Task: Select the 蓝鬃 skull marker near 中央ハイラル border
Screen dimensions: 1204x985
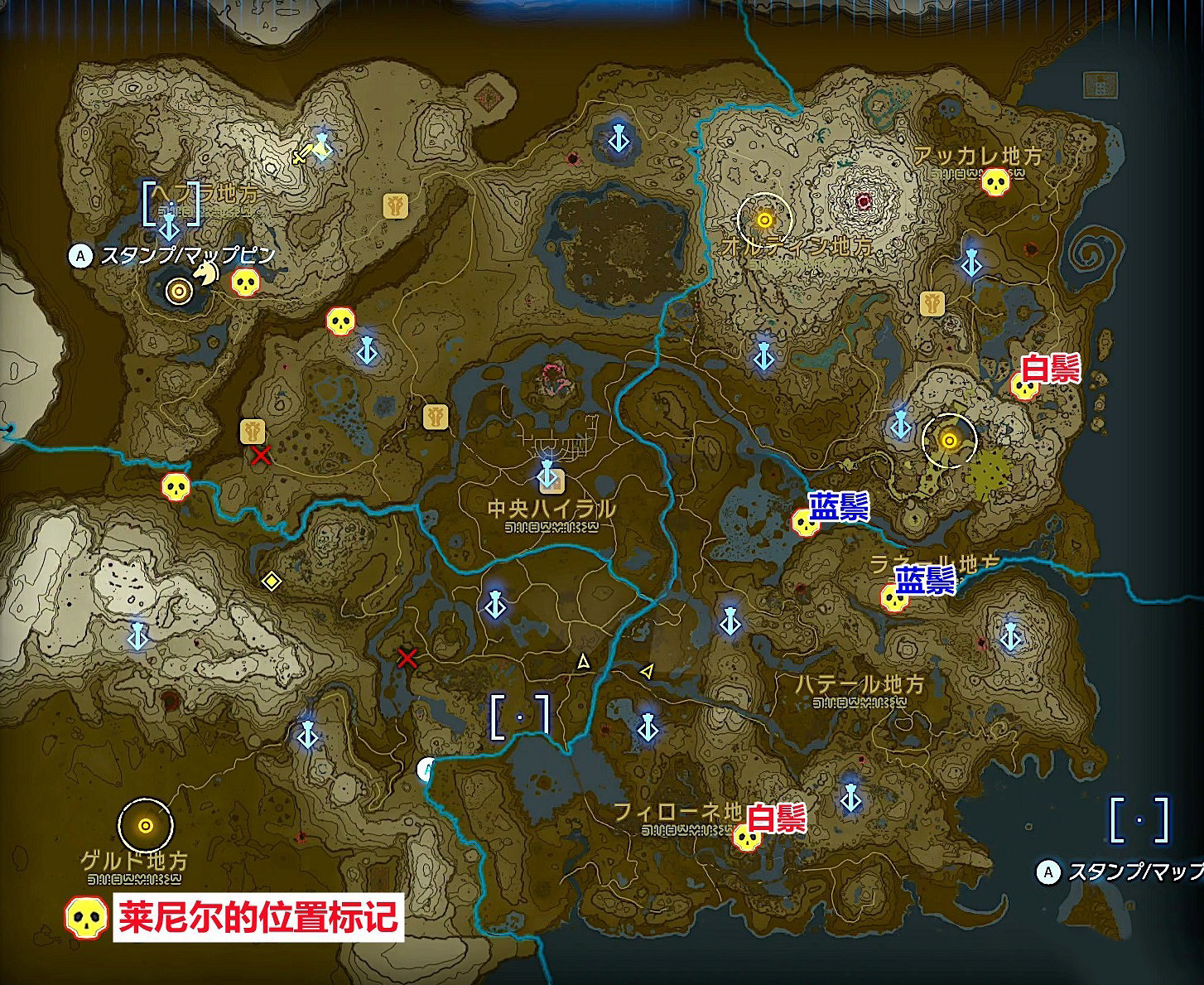Action: [x=805, y=524]
